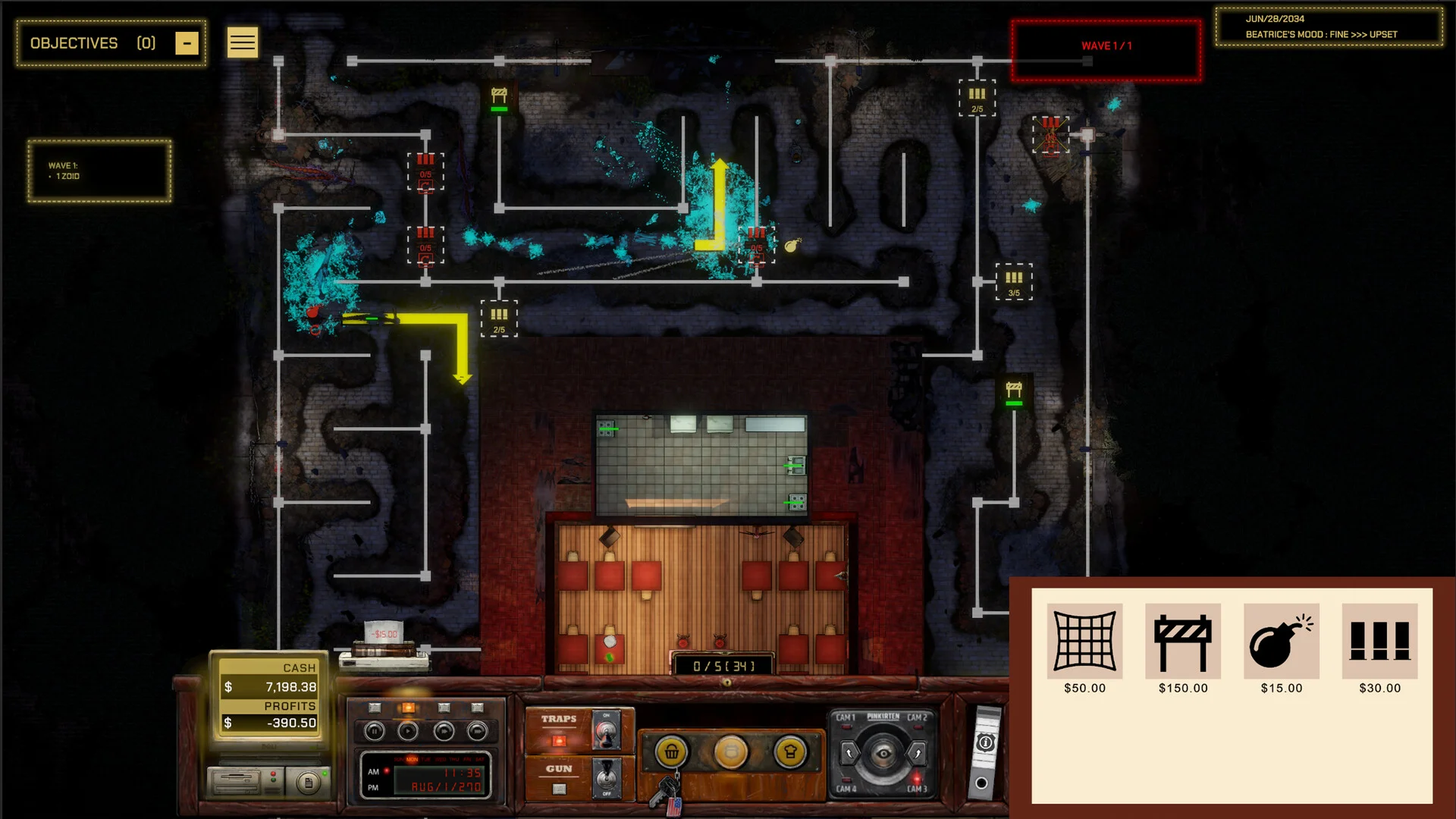The width and height of the screenshot is (1456, 819).
Task: Collapse the Objectives panel with minus button
Action: tap(187, 43)
